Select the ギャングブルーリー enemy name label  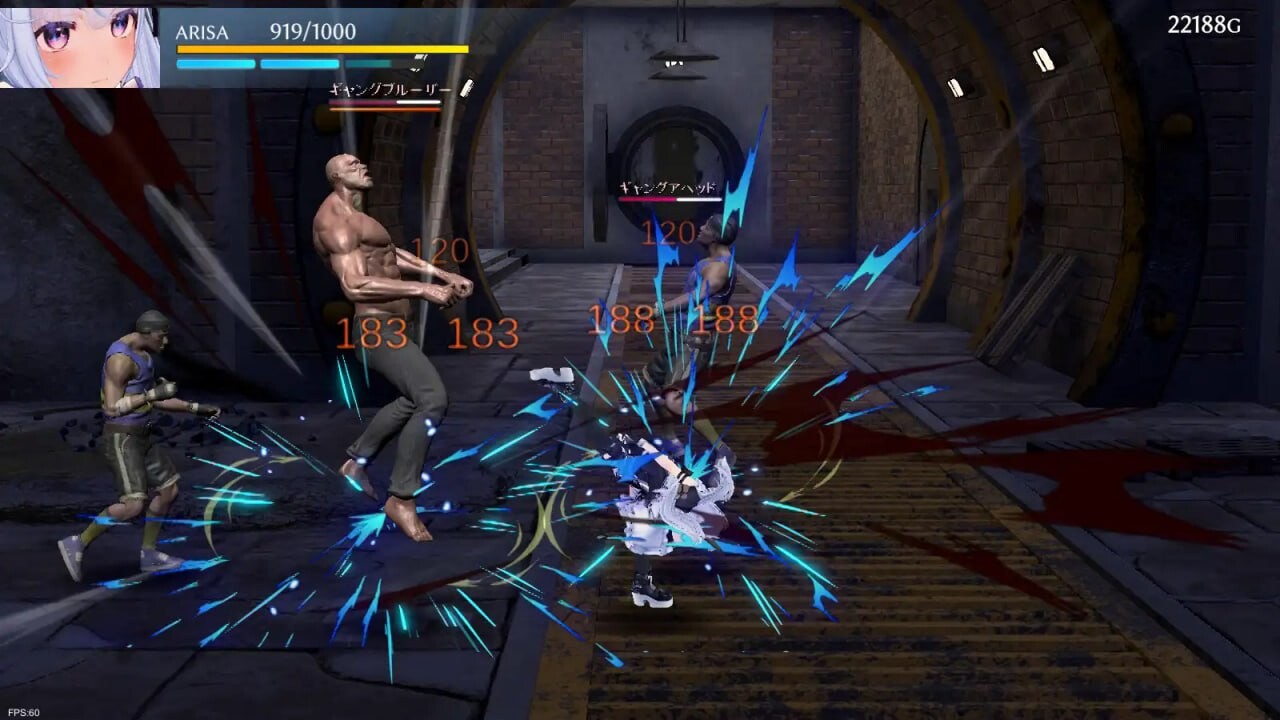[x=390, y=88]
